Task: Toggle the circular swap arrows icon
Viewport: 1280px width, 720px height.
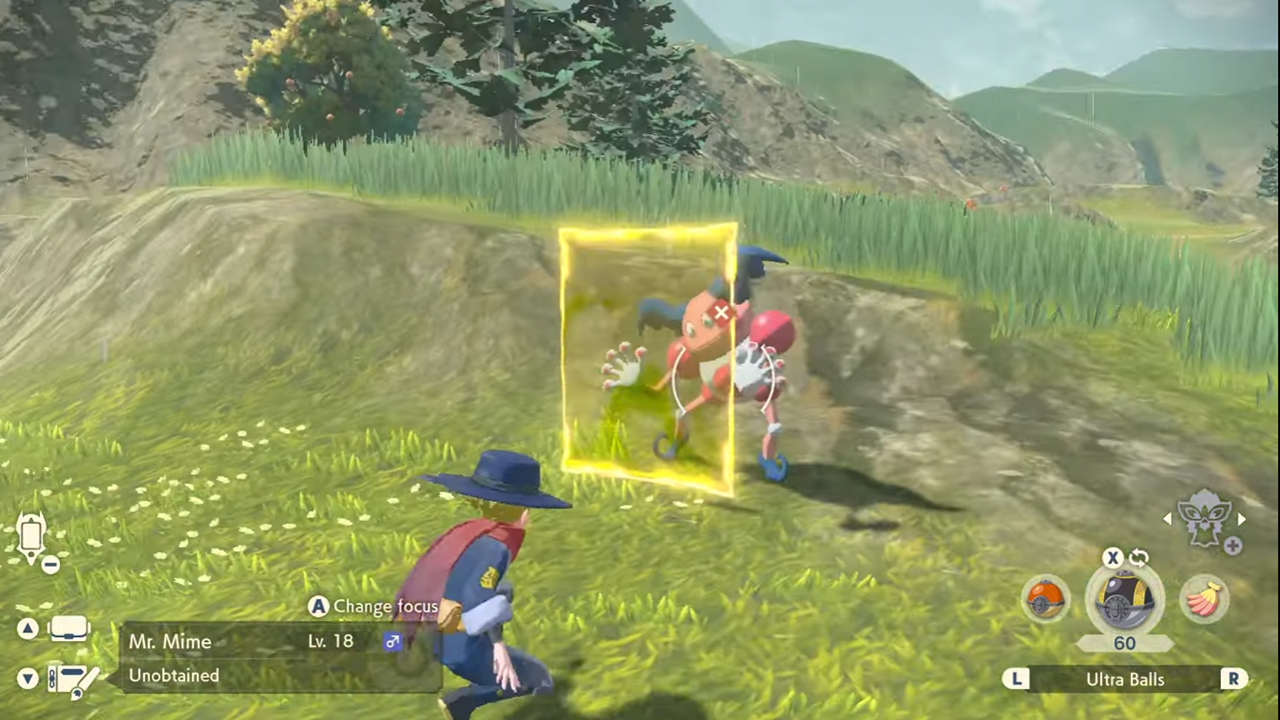Action: click(x=1138, y=557)
